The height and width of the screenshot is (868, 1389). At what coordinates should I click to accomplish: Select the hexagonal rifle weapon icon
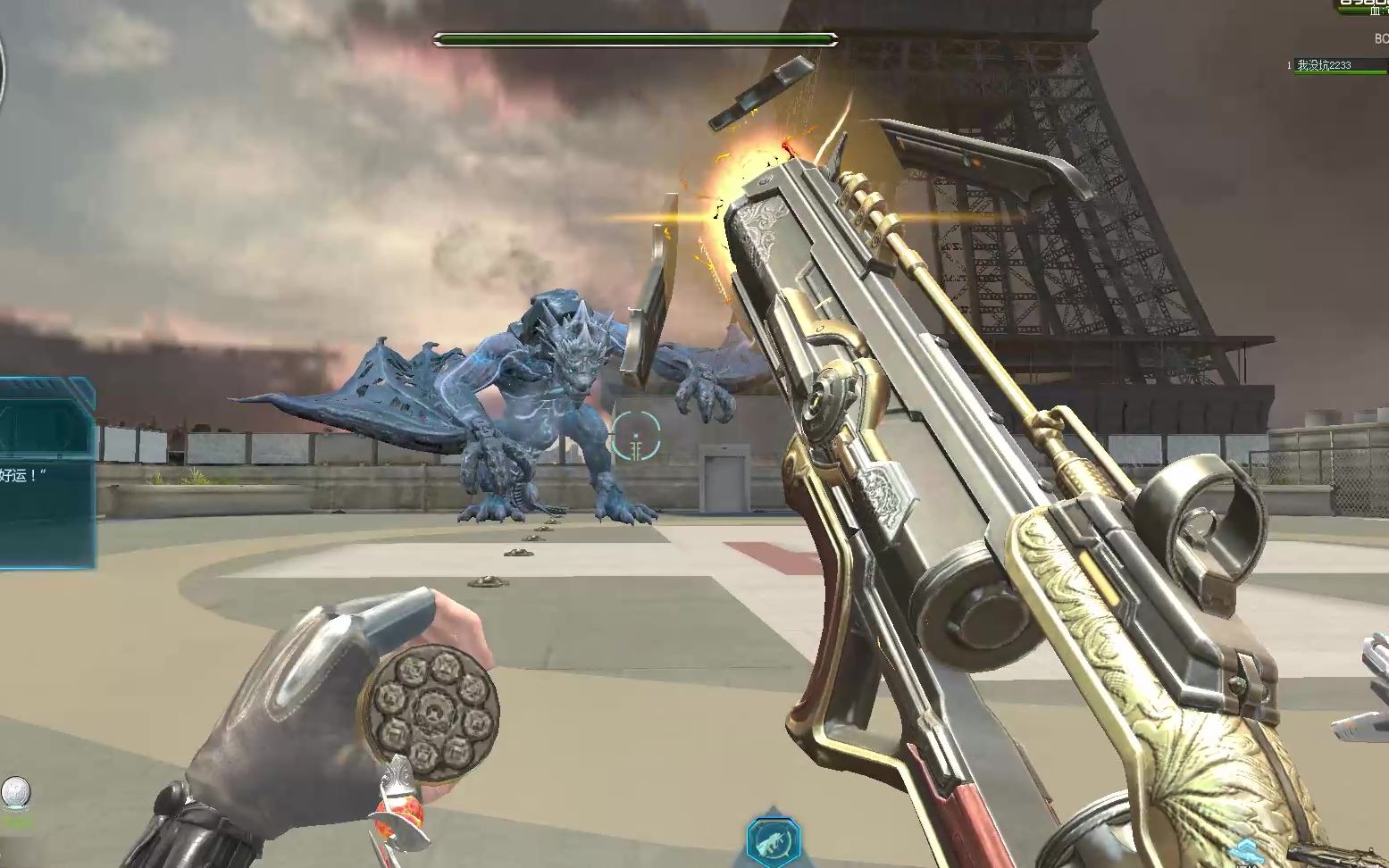[774, 841]
